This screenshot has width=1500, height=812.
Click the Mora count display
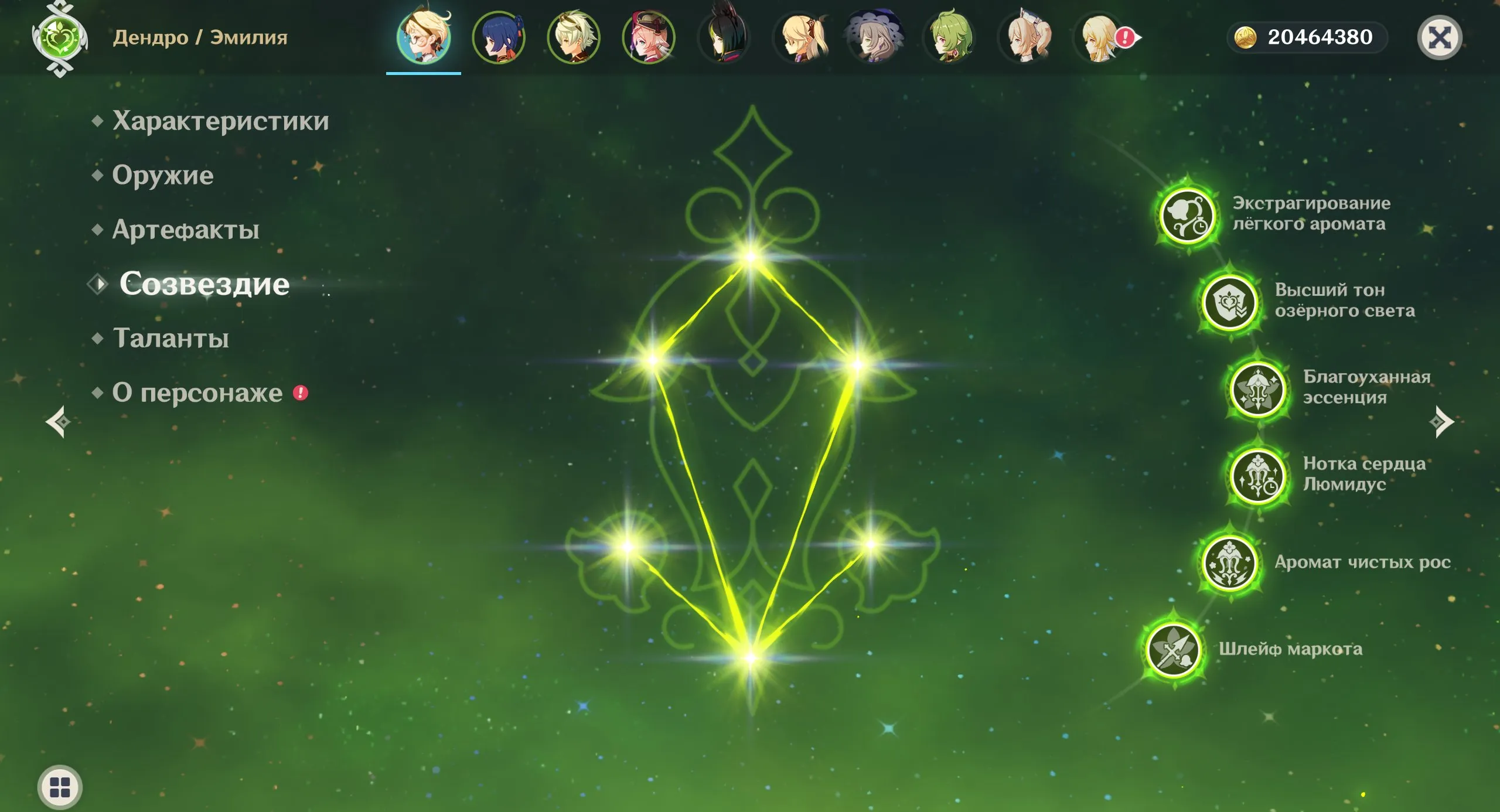coord(1307,37)
